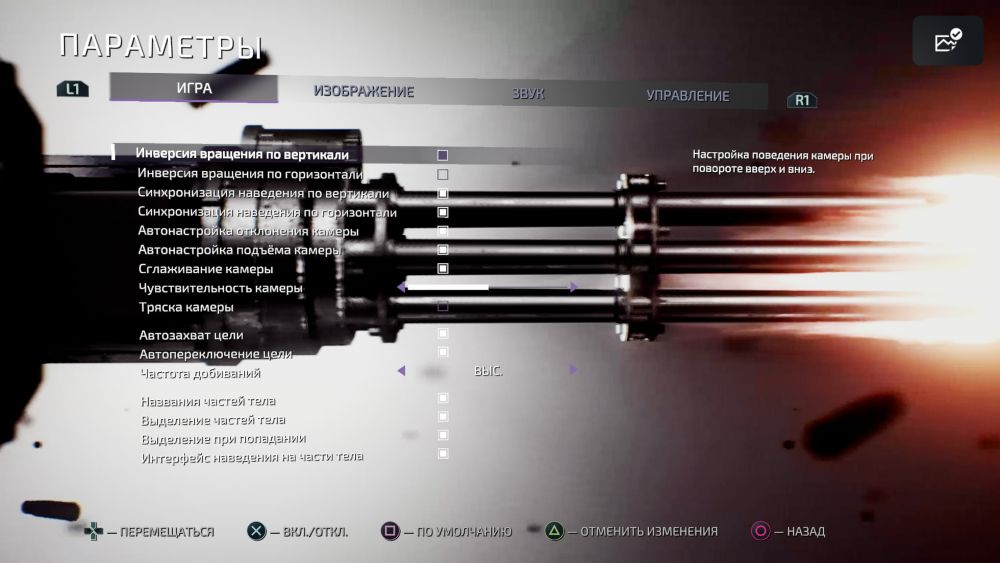Toggle Выделение при попадании checkbox
Screen dimensions: 1000x563
click(443, 435)
